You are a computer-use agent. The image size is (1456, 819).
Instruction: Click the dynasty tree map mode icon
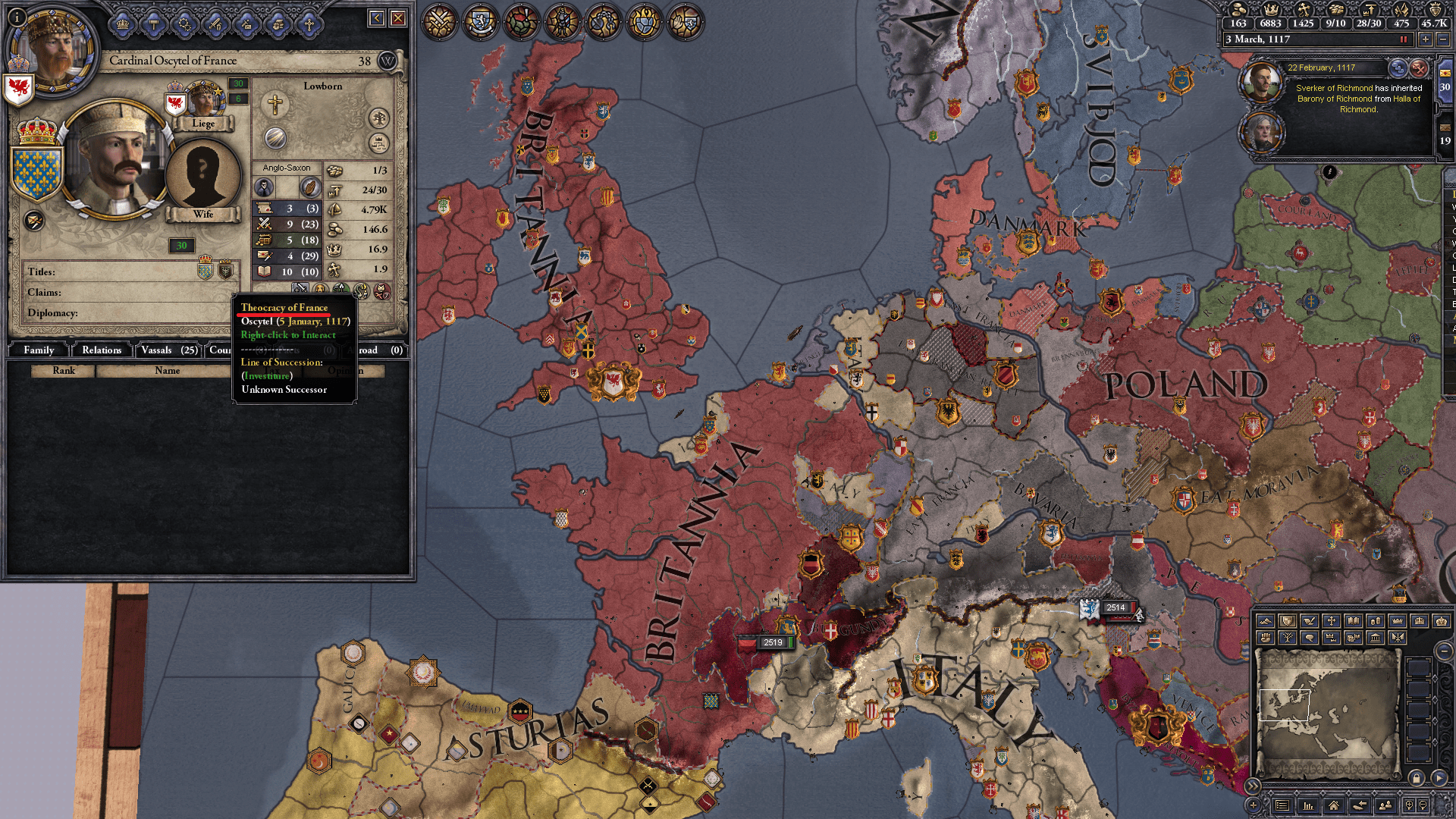coord(1288,639)
